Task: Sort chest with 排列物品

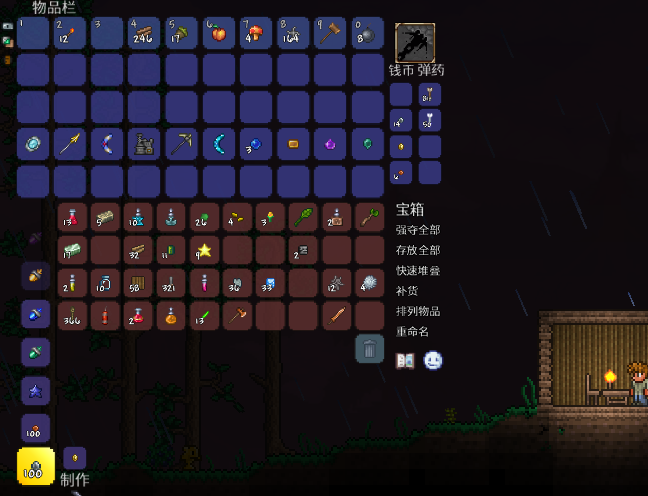Action: (x=418, y=311)
